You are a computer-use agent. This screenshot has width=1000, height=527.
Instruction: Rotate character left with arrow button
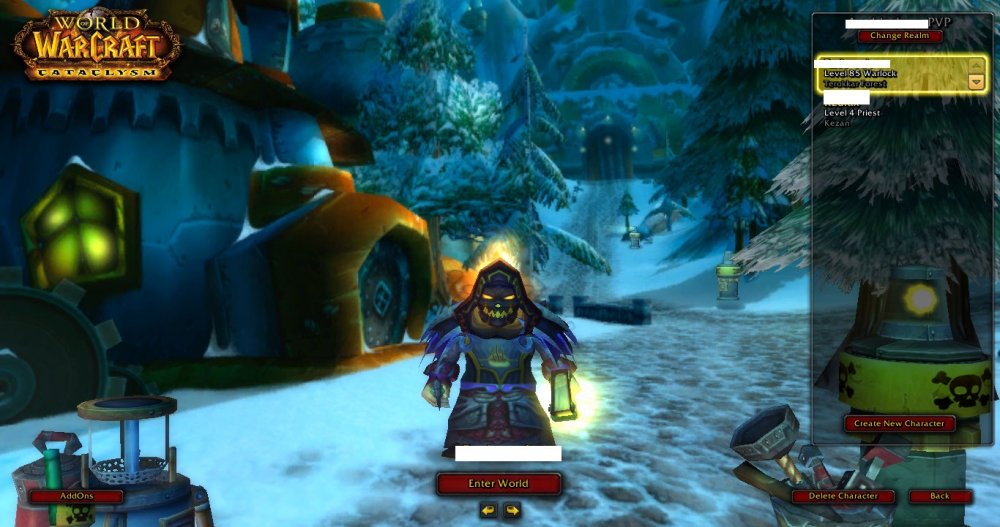[488, 510]
